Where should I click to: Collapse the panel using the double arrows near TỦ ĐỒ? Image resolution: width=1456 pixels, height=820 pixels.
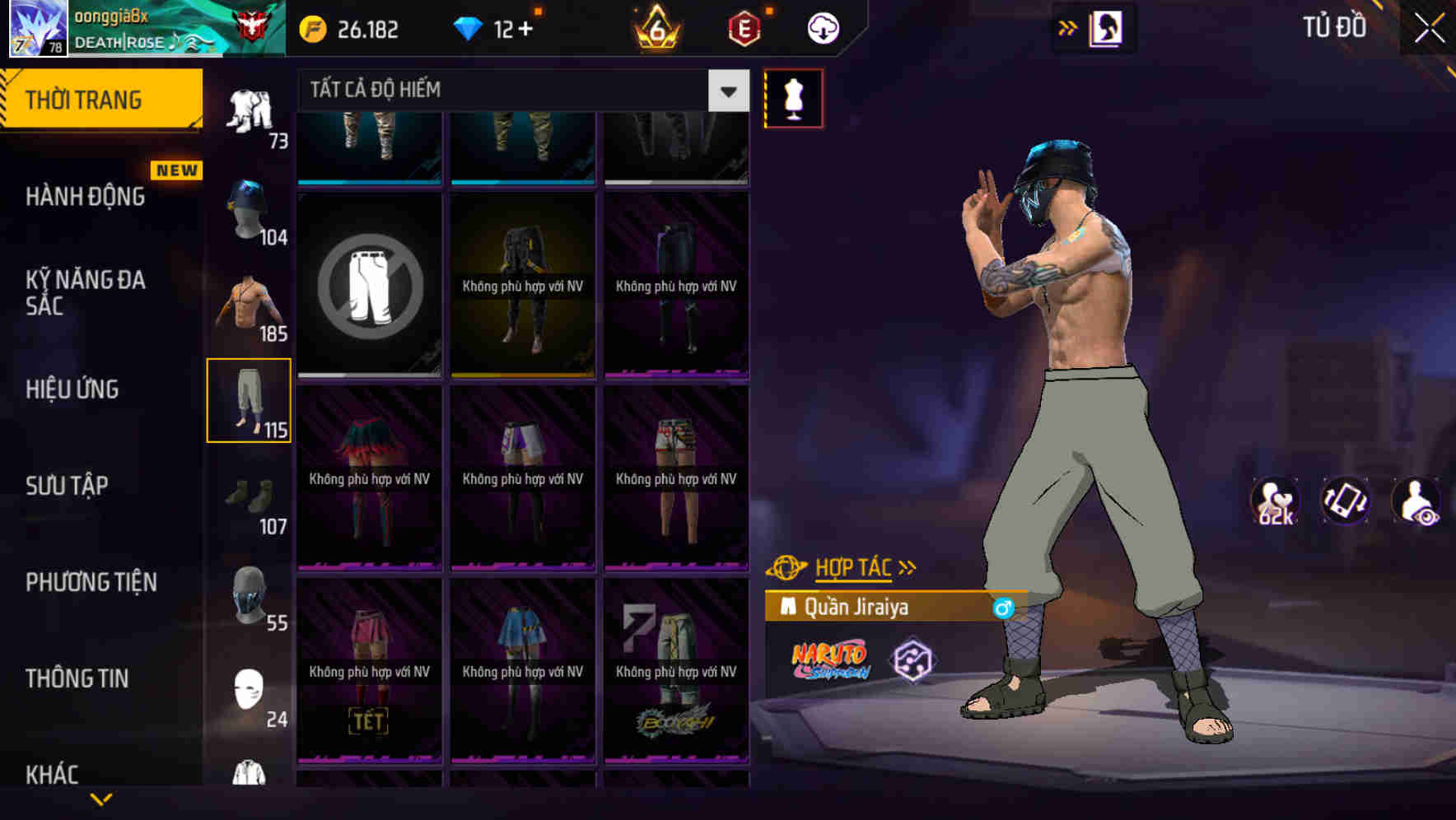tap(1068, 27)
